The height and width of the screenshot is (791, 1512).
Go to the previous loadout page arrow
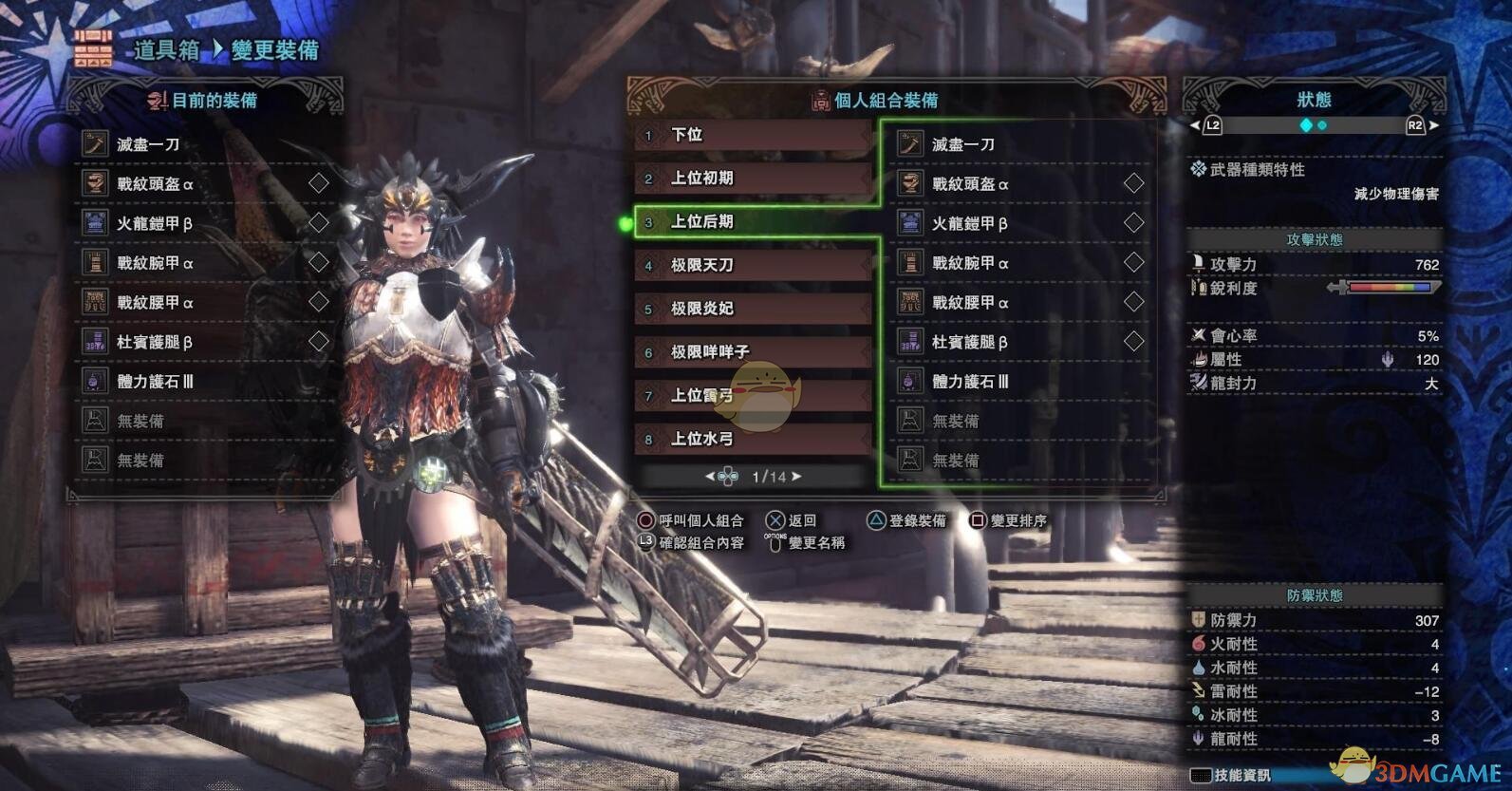(x=710, y=477)
